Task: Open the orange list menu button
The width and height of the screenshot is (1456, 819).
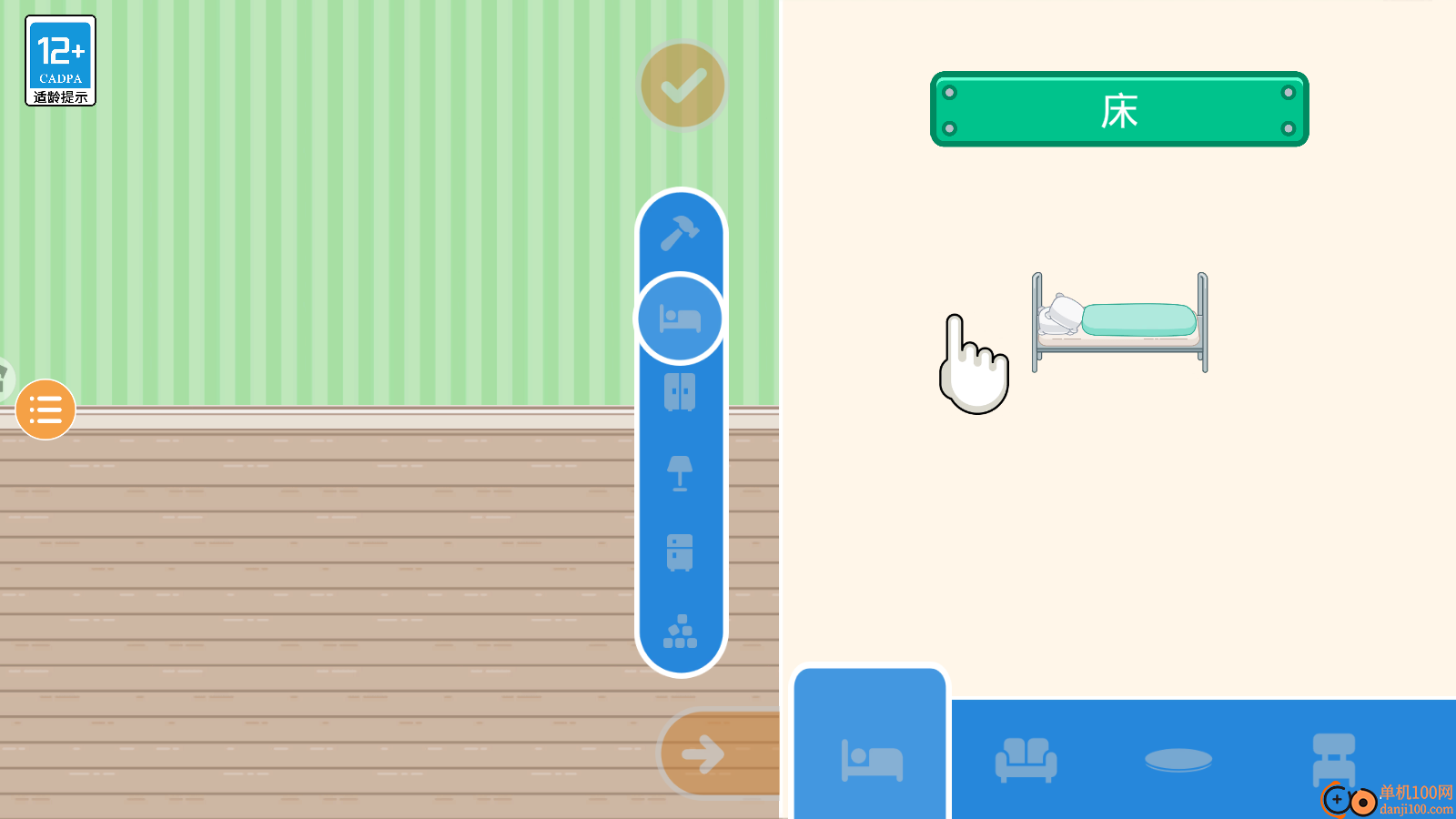Action: pos(45,409)
